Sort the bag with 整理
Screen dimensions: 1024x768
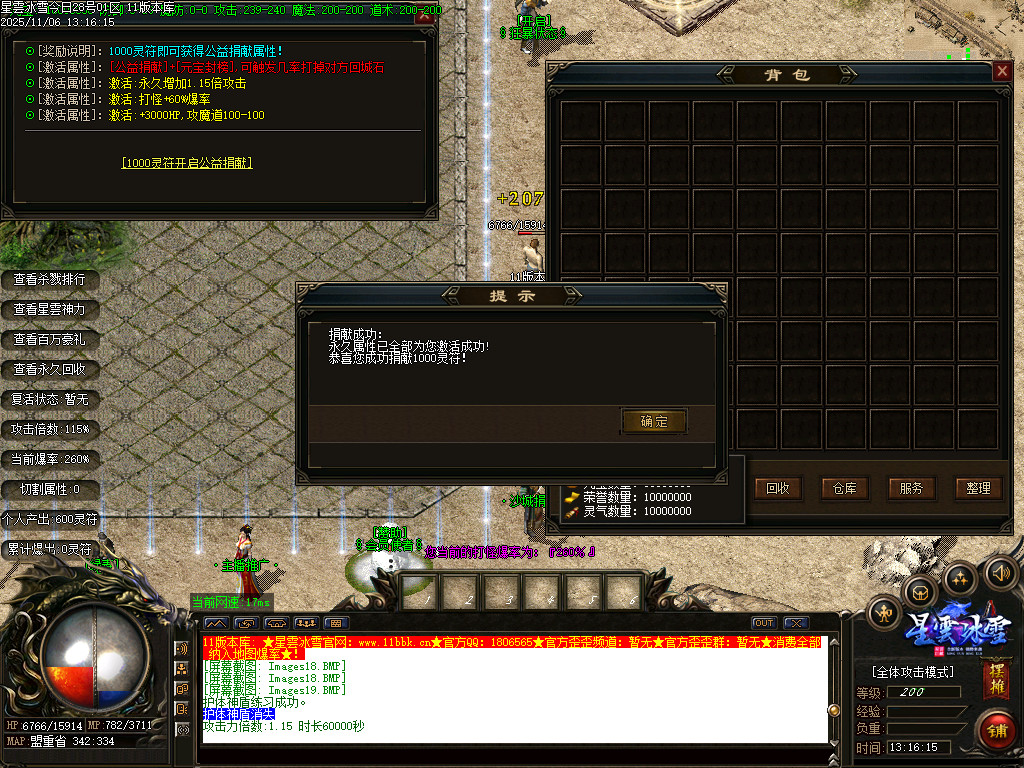click(978, 488)
